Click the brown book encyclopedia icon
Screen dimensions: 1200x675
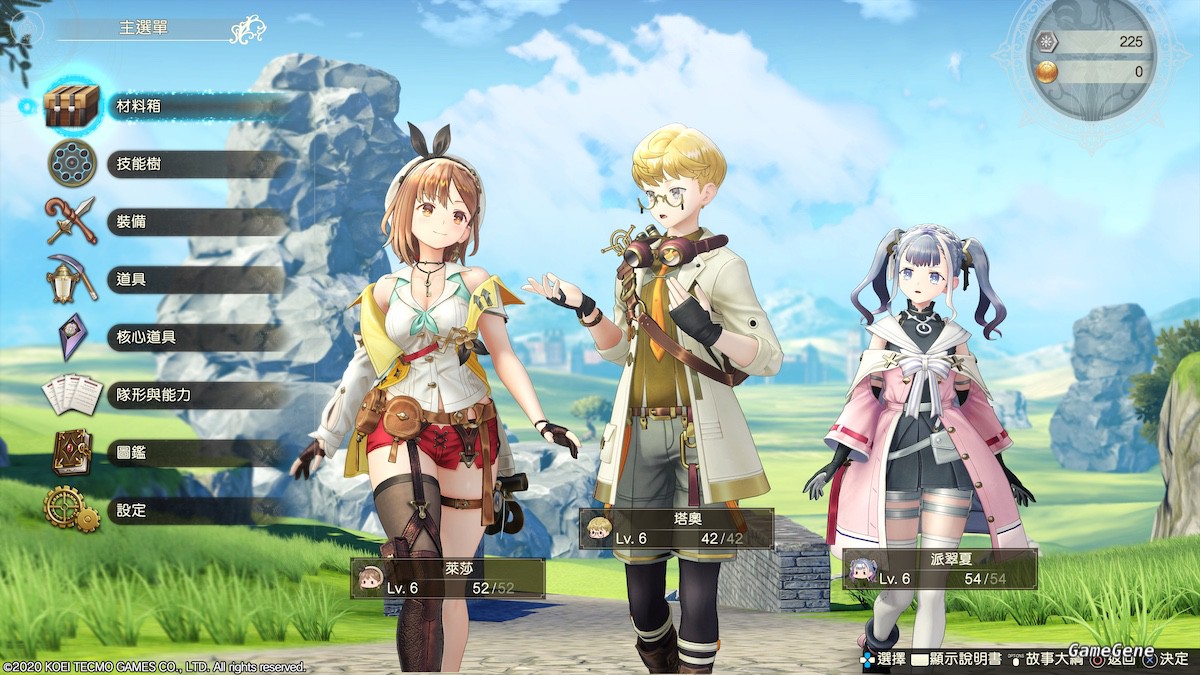point(72,452)
